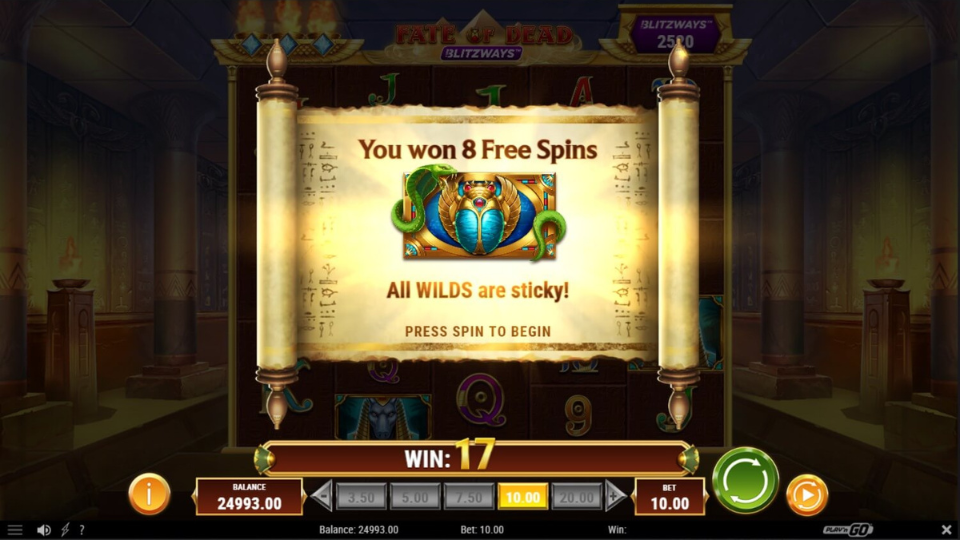Screen dimensions: 960x540
Task: Toggle fast play lightning bolt icon
Action: [65, 530]
